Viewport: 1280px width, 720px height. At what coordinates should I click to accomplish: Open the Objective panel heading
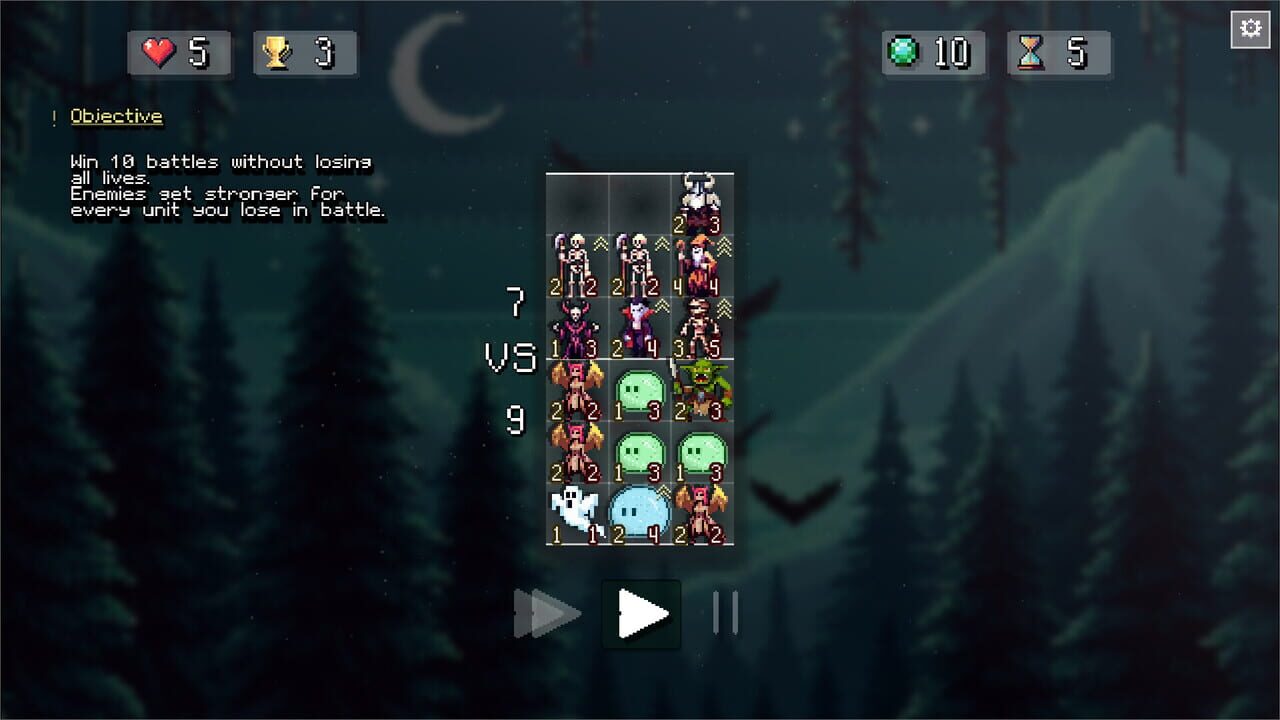(x=116, y=116)
